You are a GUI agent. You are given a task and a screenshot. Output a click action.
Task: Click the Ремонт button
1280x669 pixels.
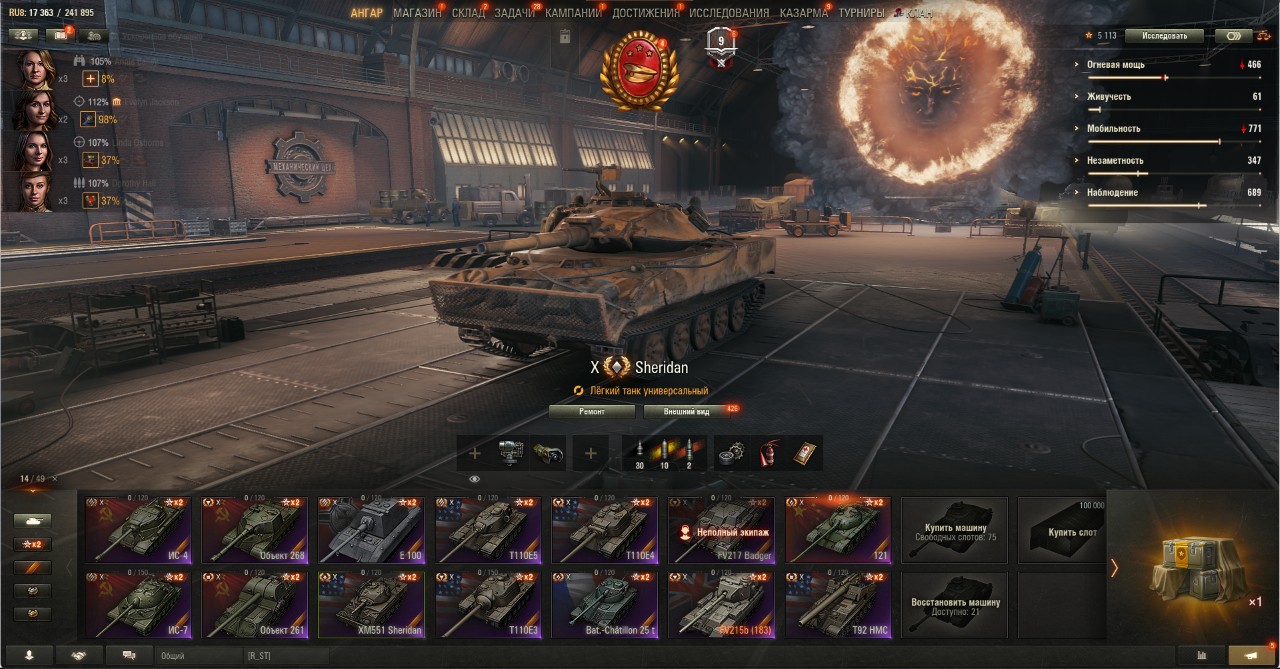click(x=592, y=411)
